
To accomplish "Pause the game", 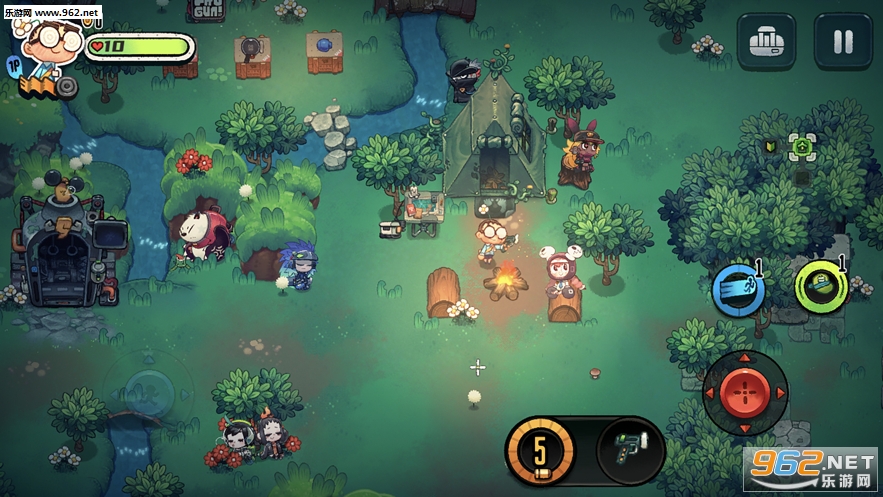I will pos(843,41).
